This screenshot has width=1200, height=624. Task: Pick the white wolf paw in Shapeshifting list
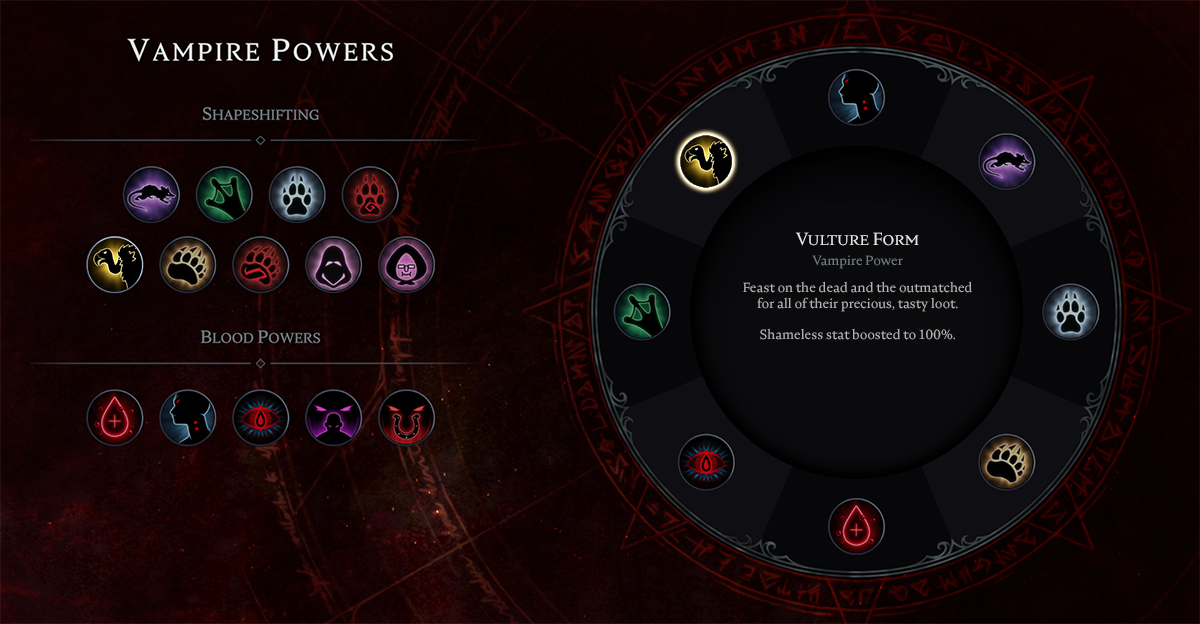297,194
